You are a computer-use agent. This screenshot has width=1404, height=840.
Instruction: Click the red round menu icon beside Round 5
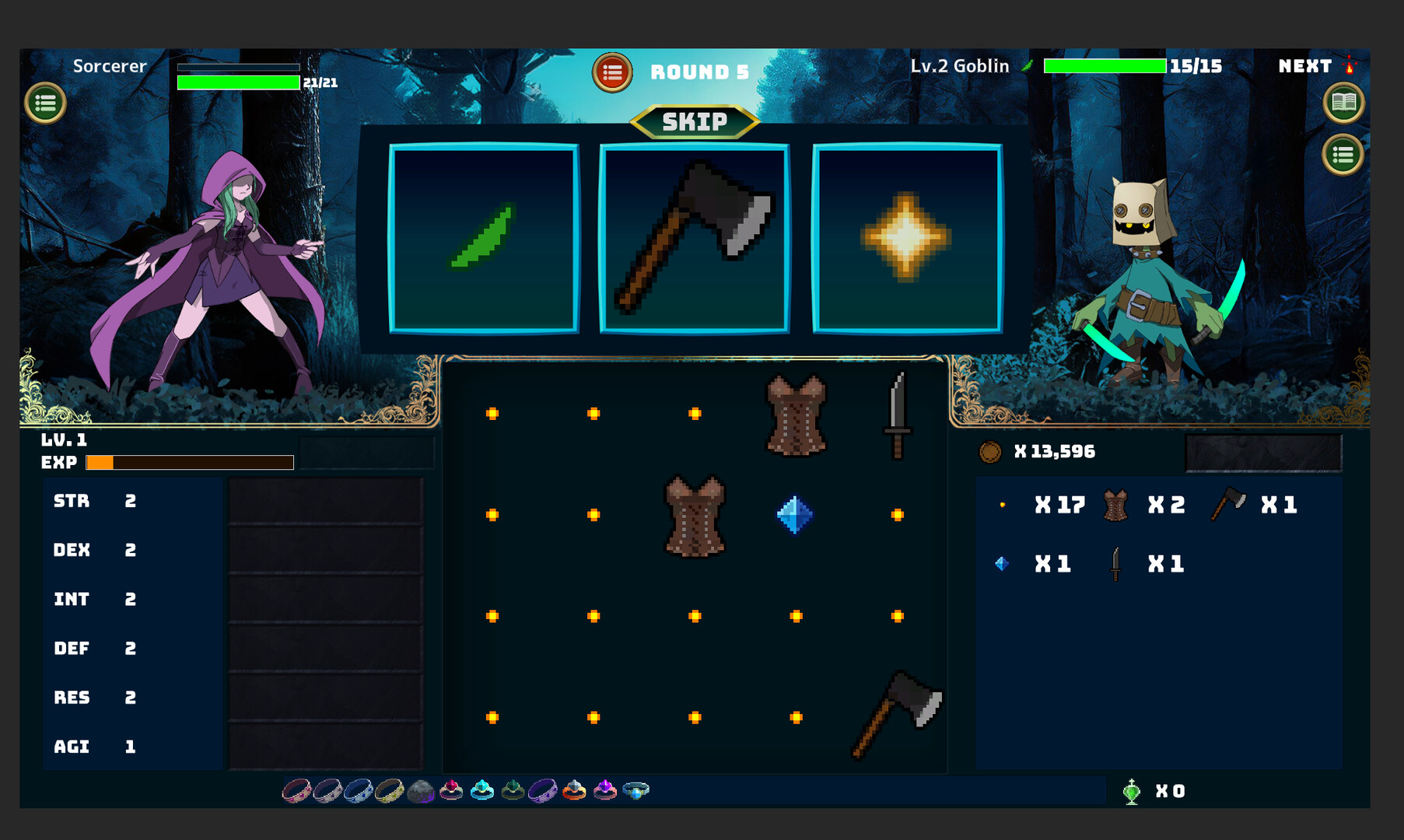coord(612,72)
